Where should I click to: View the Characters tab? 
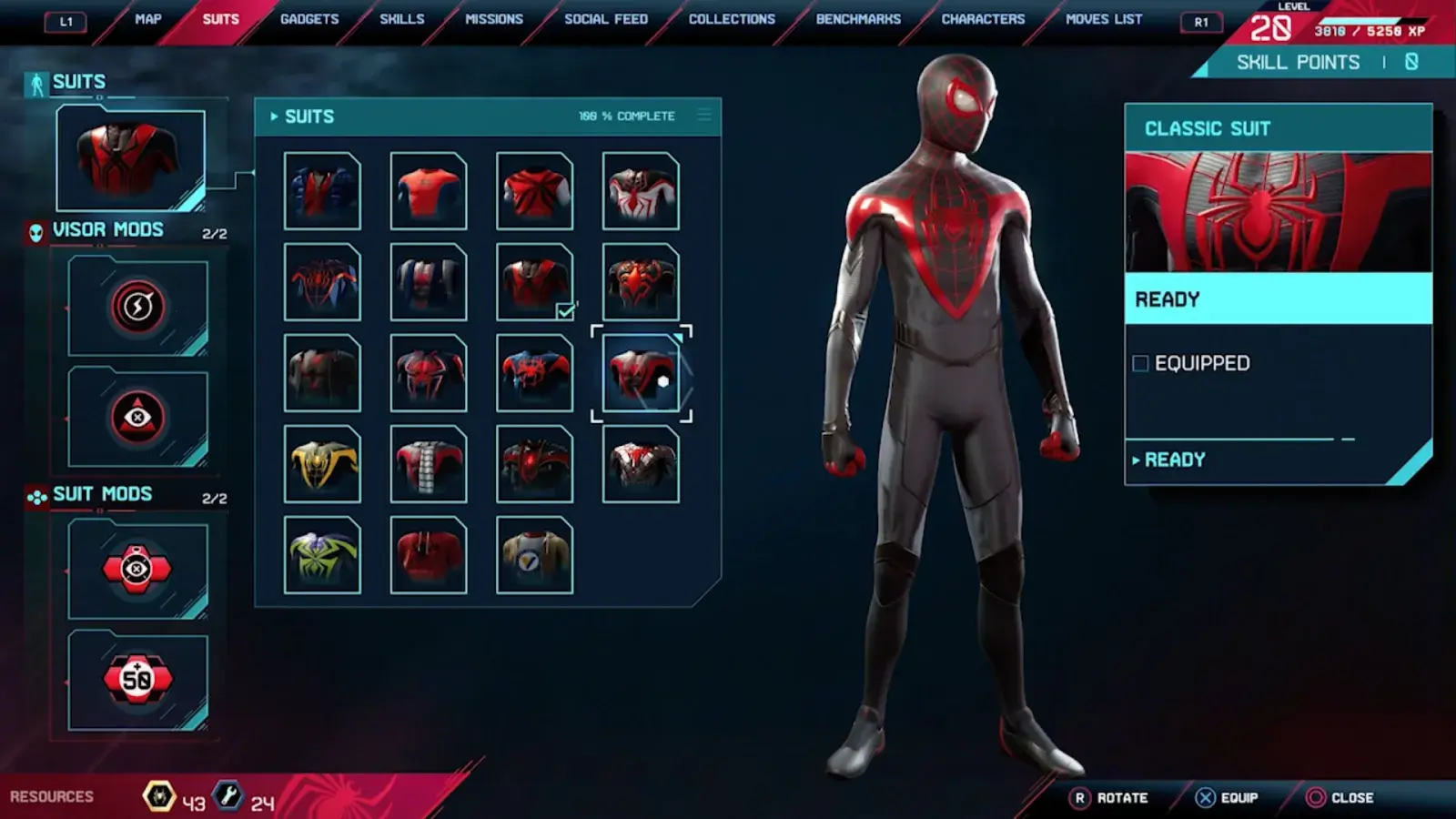[983, 19]
